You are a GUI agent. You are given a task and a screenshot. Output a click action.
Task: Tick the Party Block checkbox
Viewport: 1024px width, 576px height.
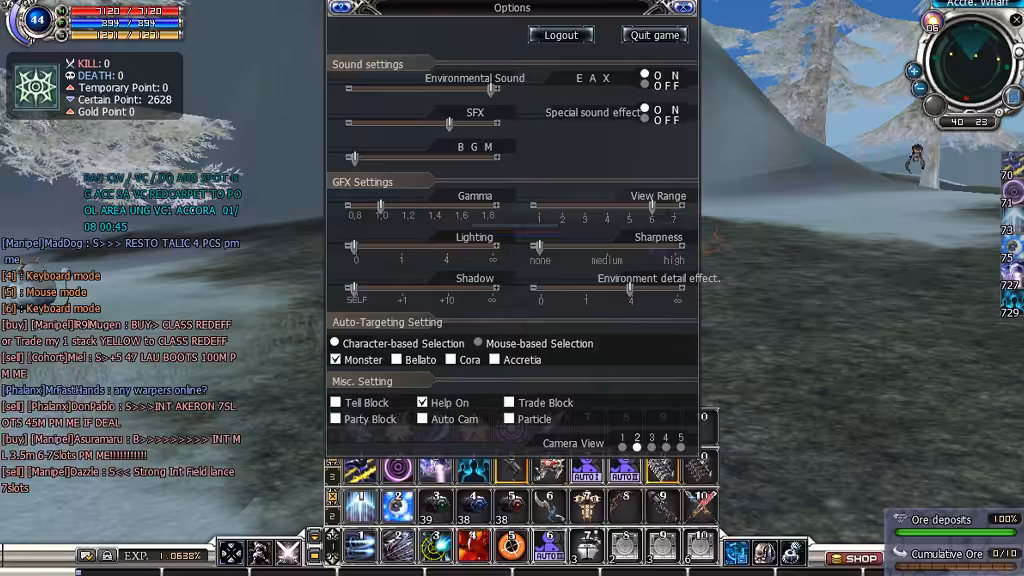pos(336,418)
